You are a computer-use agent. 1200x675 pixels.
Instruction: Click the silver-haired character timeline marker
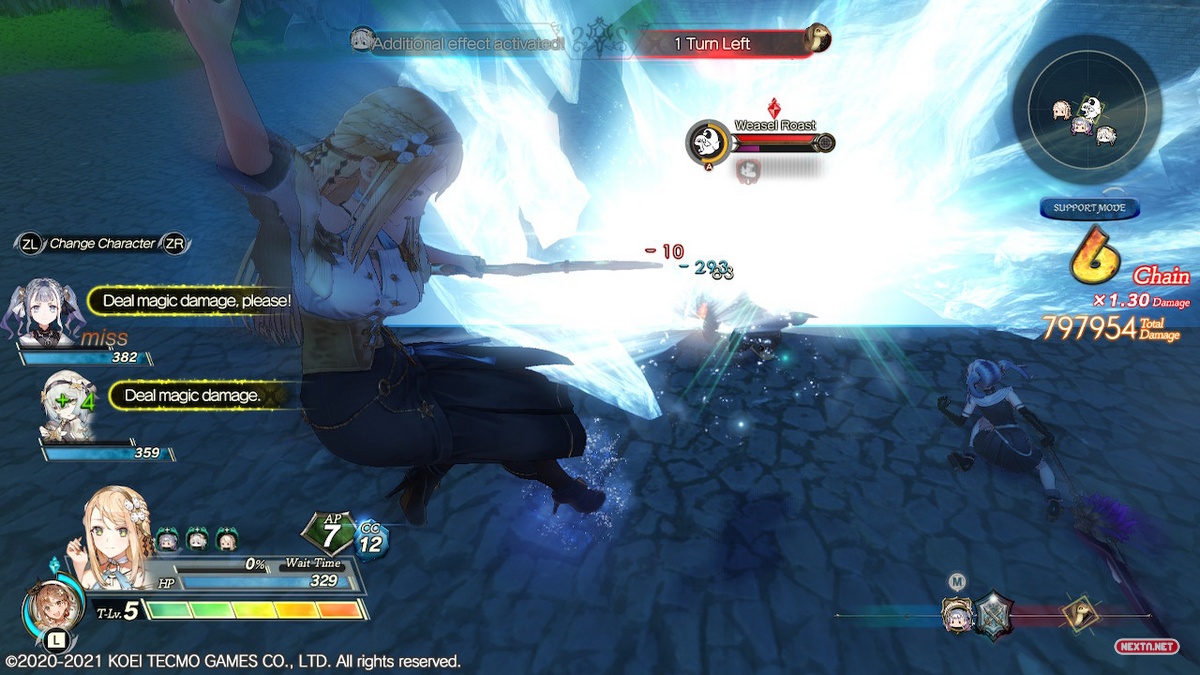(x=957, y=615)
